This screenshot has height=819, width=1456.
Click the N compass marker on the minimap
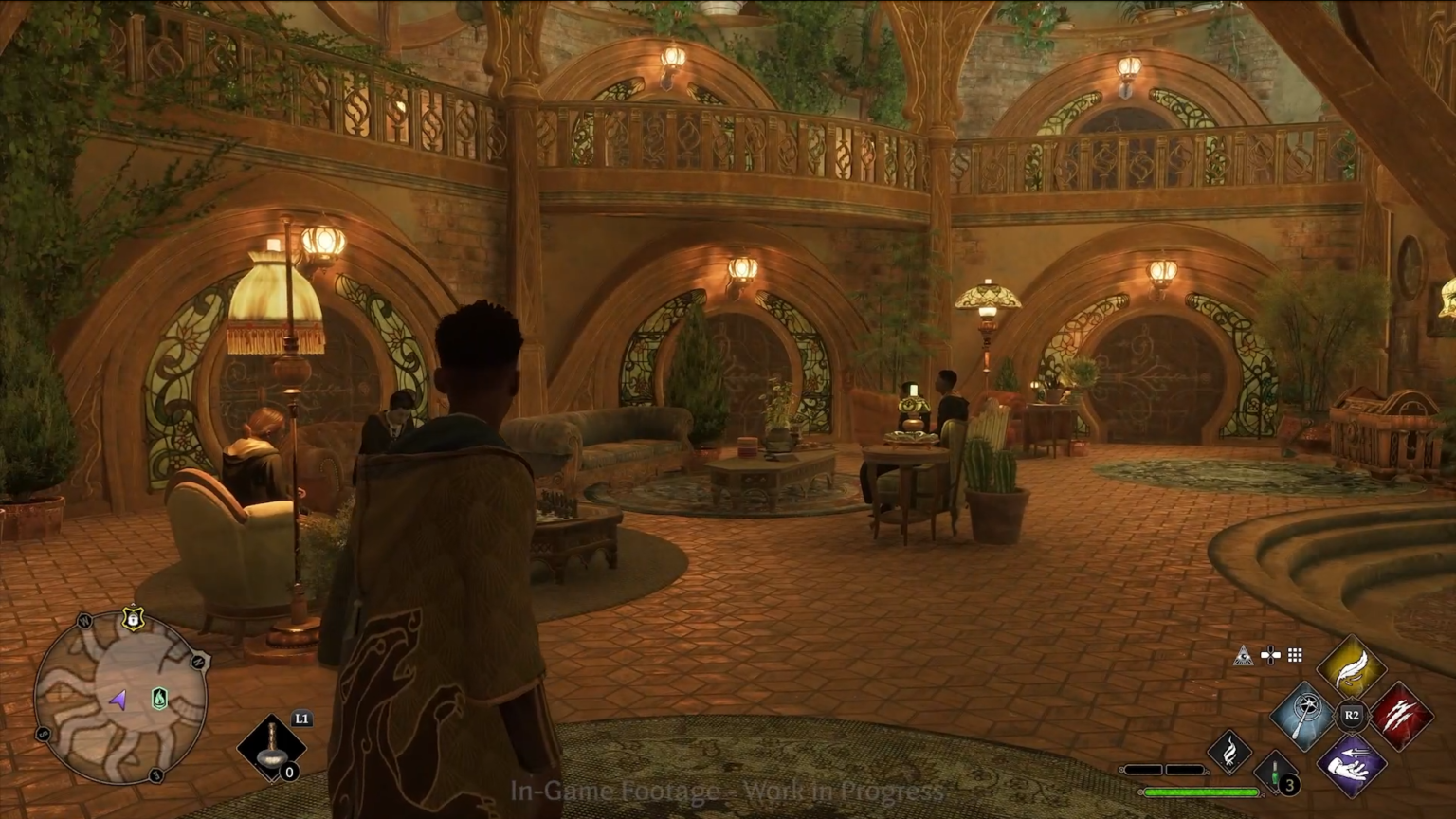point(198,662)
